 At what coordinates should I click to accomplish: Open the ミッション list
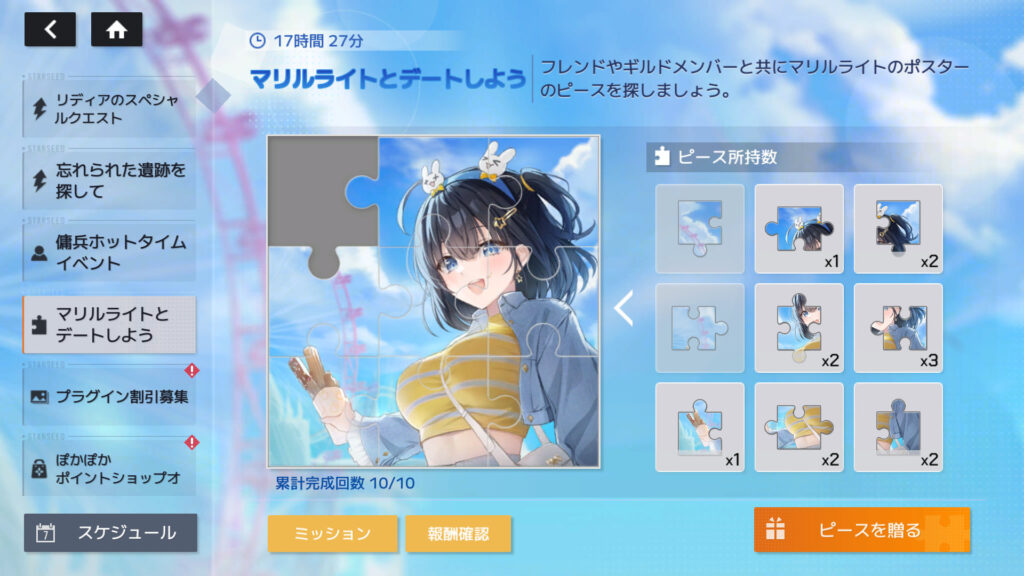pyautogui.click(x=332, y=534)
